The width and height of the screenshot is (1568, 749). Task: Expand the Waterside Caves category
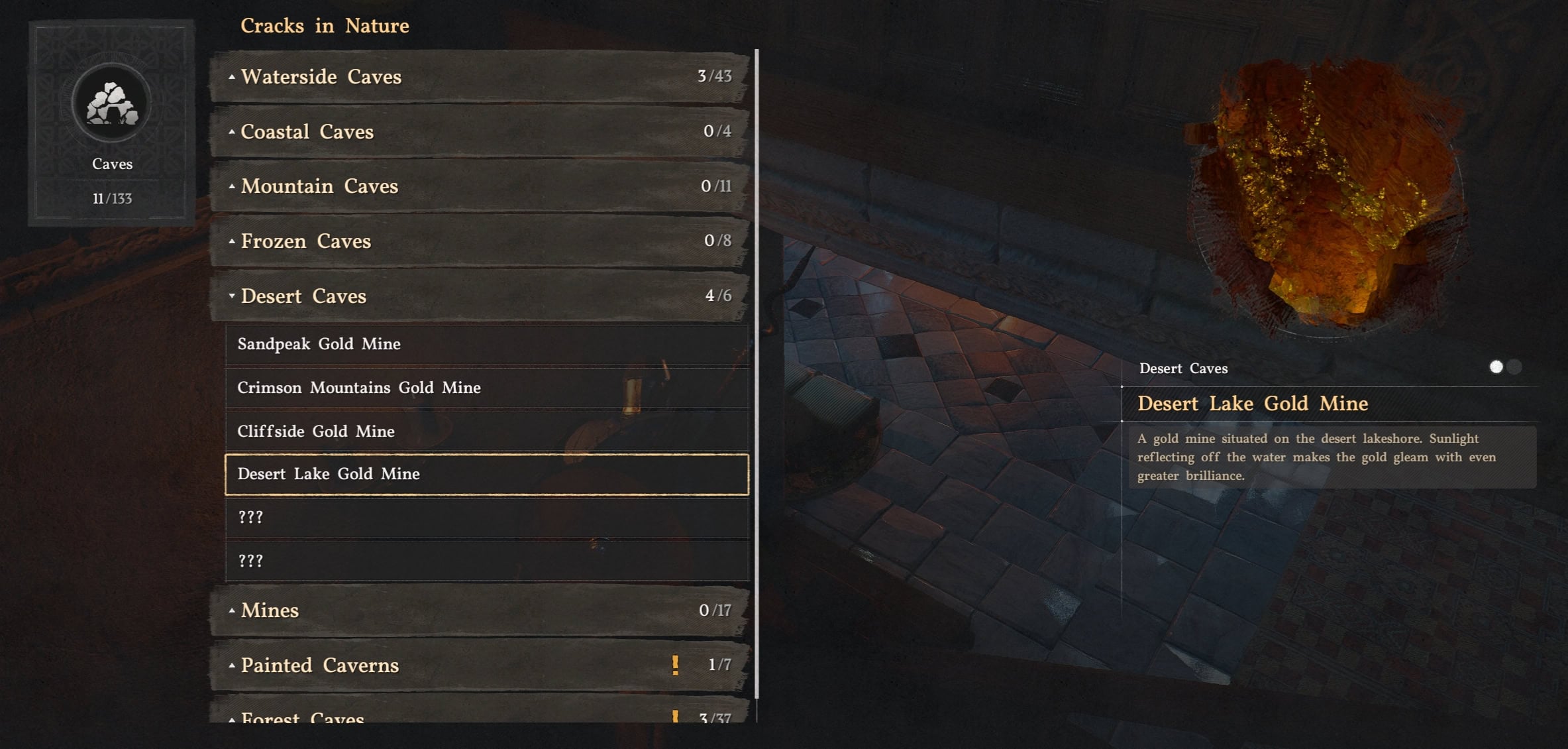[x=480, y=76]
